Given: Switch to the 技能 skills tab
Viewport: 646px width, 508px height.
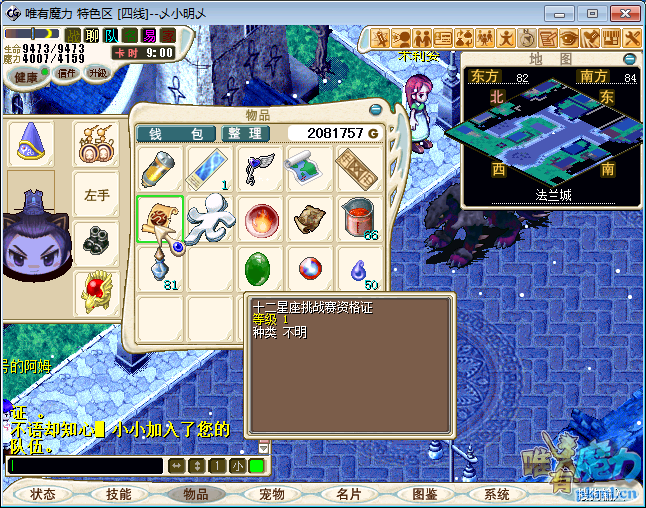Looking at the screenshot, I should click(119, 494).
